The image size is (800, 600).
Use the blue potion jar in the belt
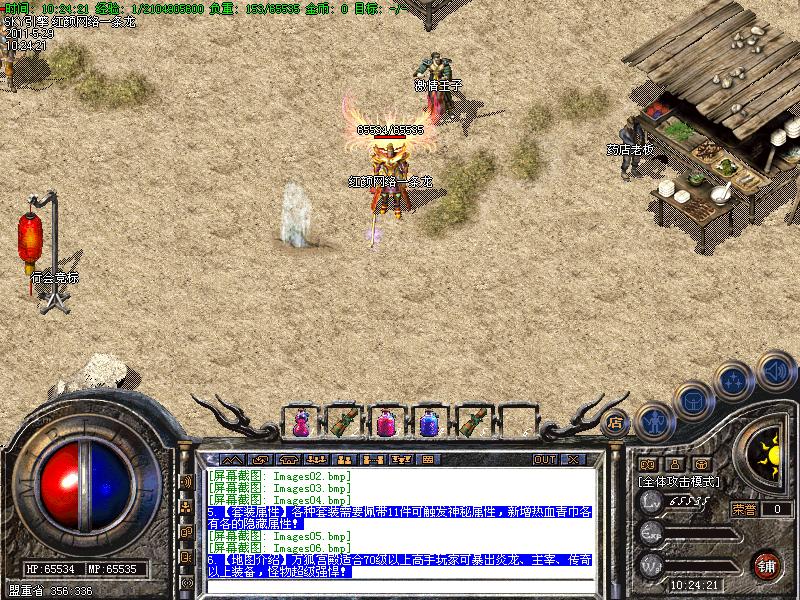pos(428,423)
